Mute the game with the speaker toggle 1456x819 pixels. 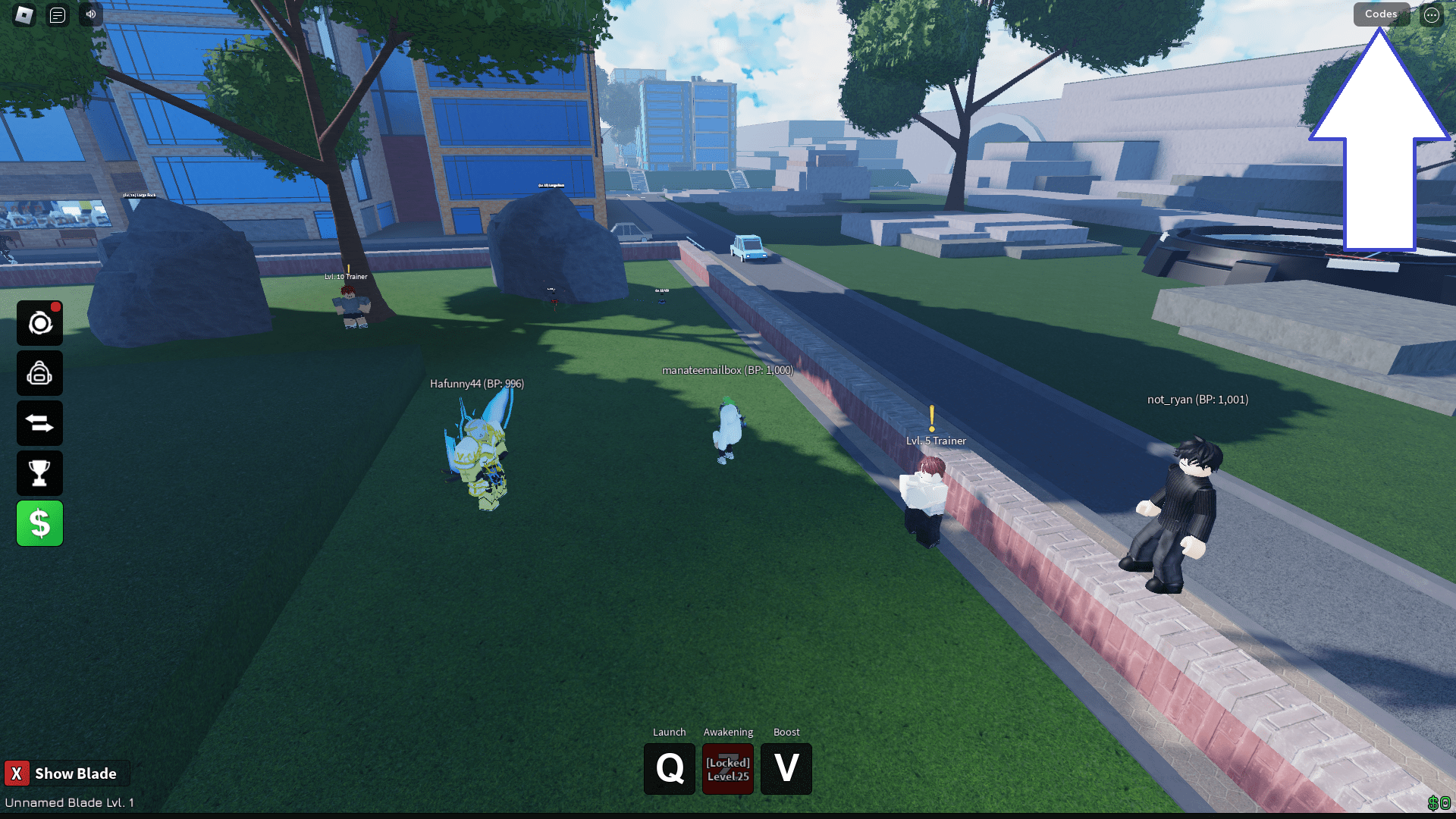click(90, 14)
